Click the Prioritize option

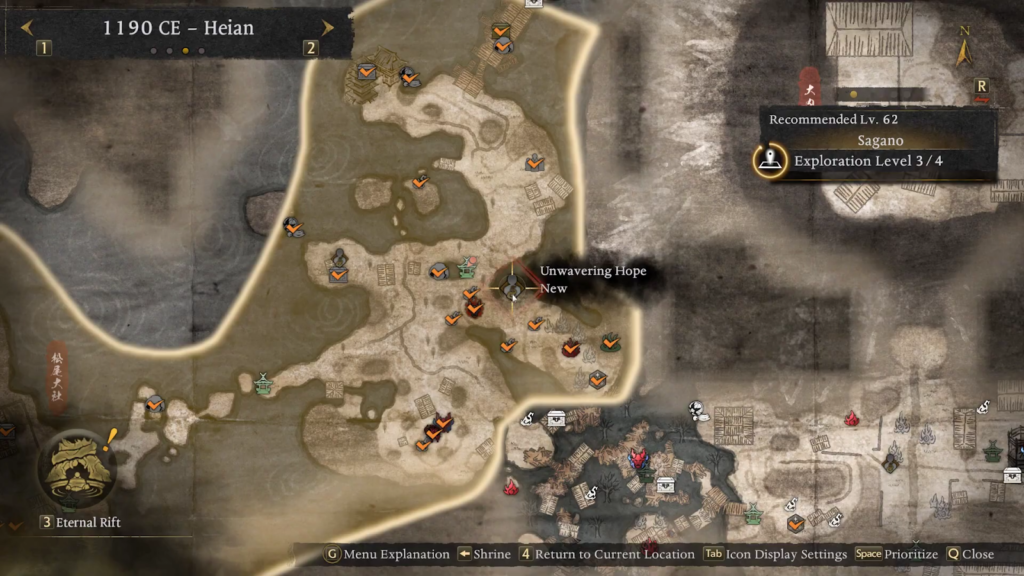tap(897, 554)
